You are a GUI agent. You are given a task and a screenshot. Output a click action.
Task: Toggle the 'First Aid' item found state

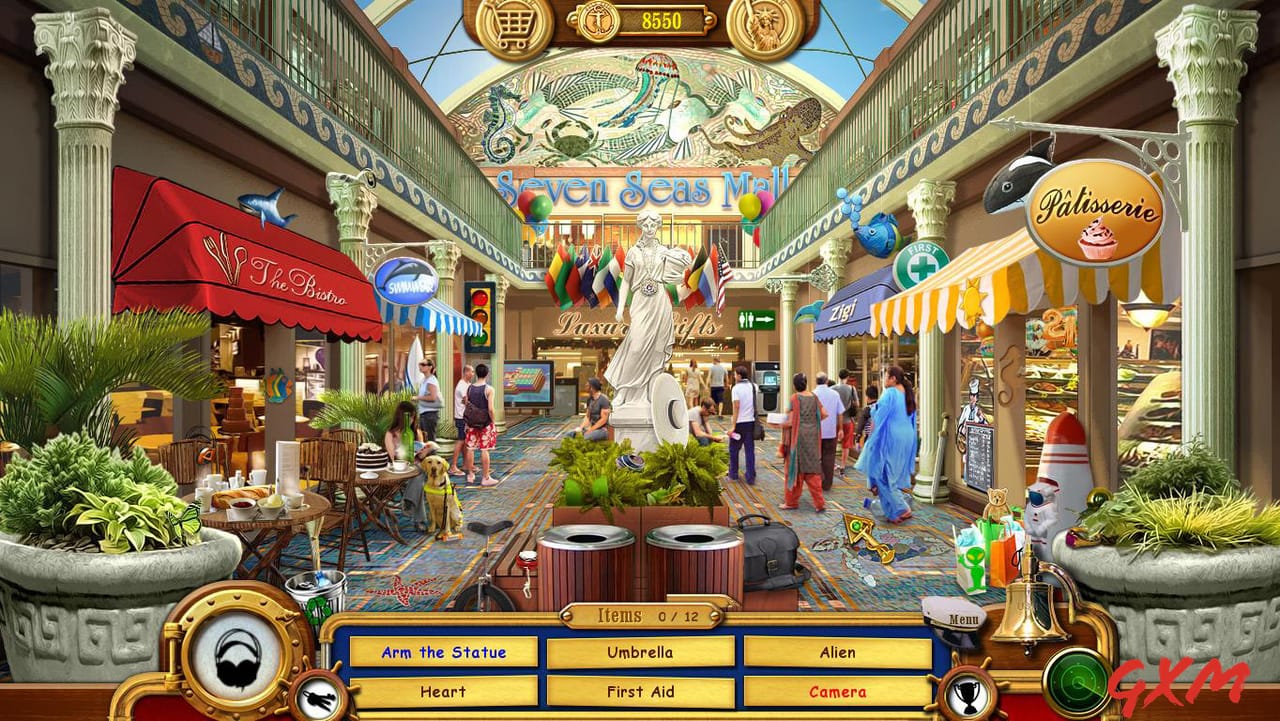click(x=641, y=691)
